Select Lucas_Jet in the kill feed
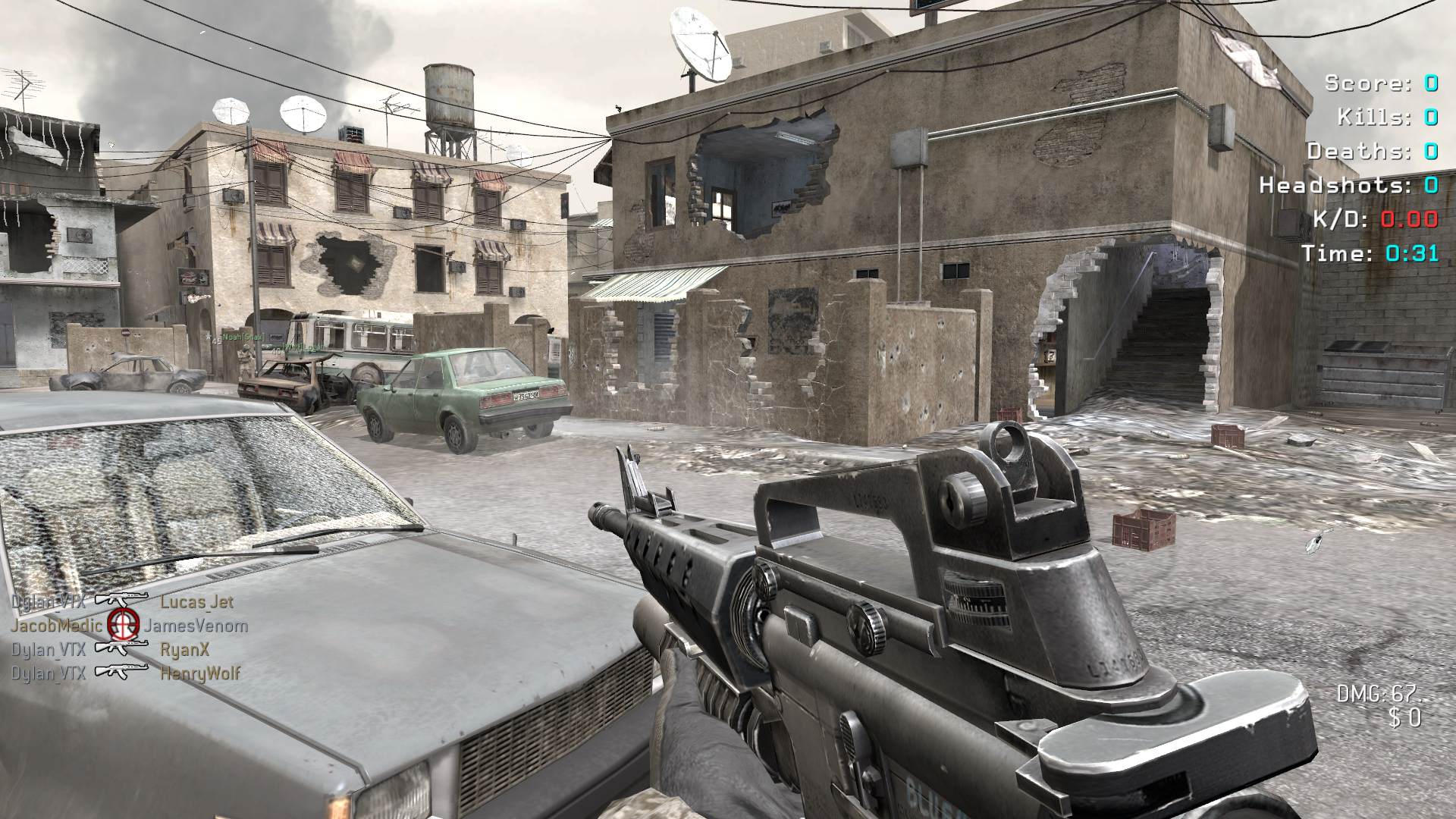The height and width of the screenshot is (819, 1456). point(197,602)
